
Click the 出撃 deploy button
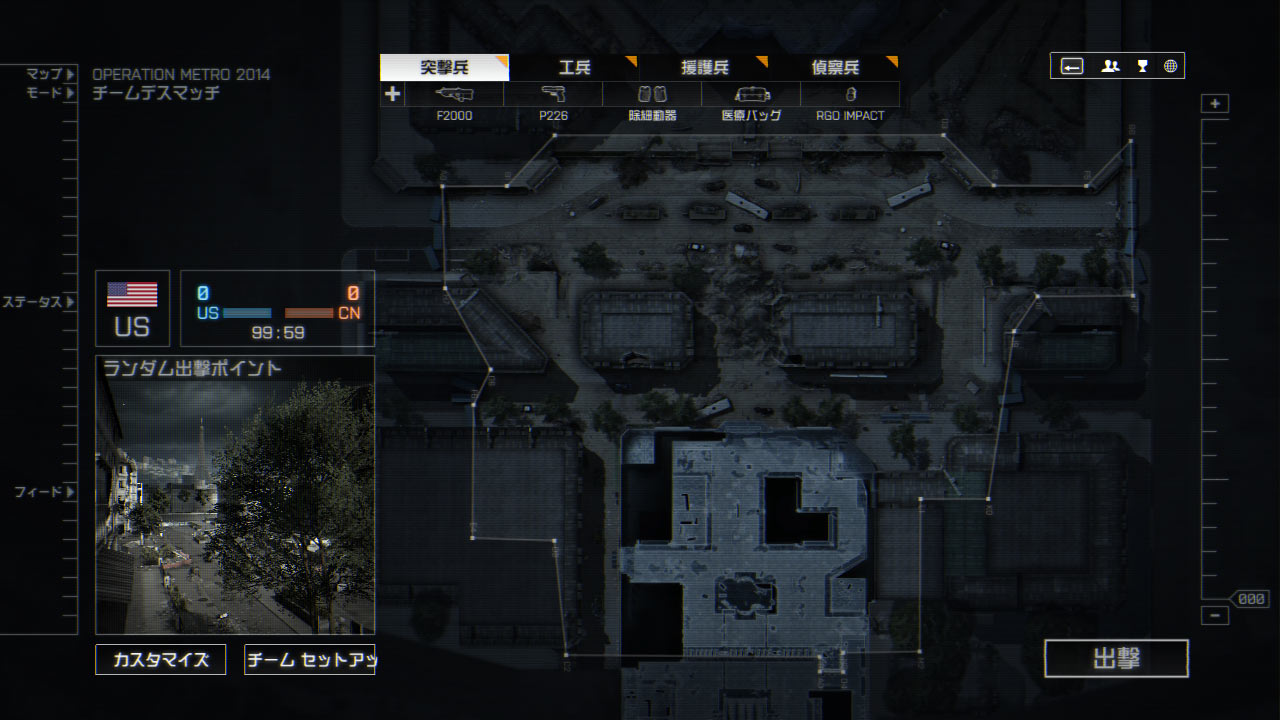click(x=1116, y=658)
